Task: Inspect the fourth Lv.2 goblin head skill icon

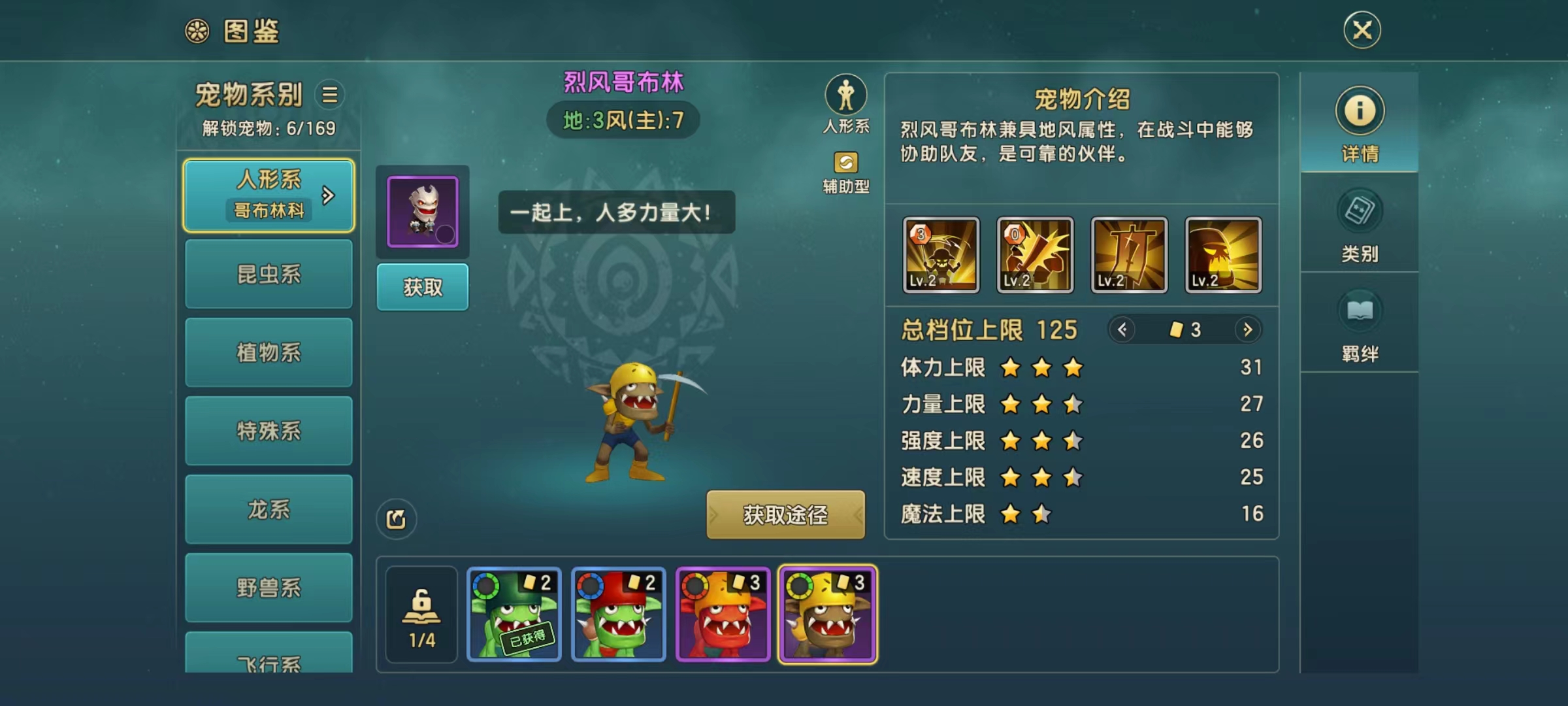Action: pos(1222,255)
